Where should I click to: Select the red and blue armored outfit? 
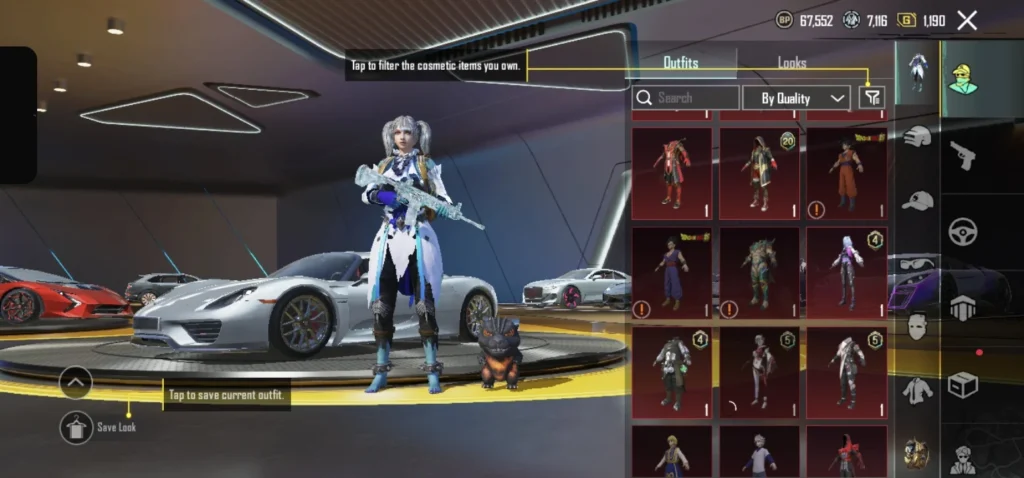coord(671,172)
